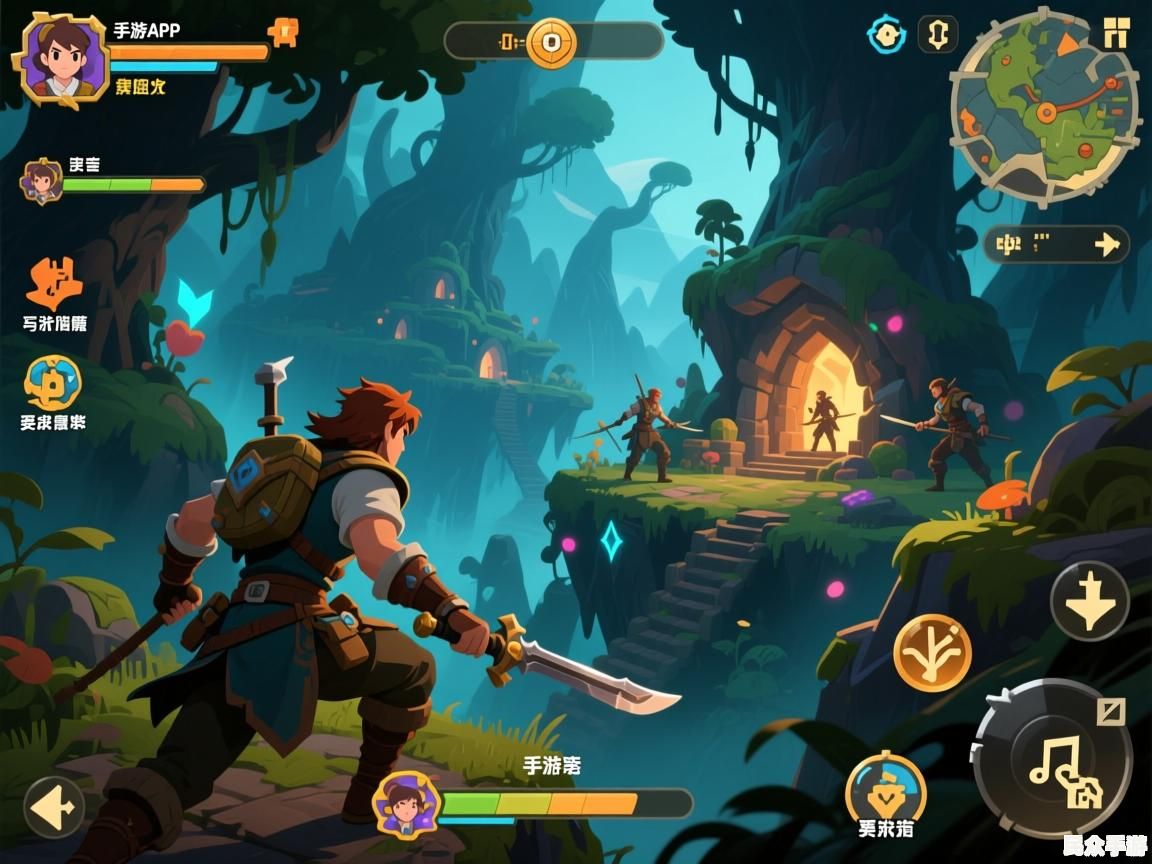1152x864 pixels.
Task: Click the menu icon above minimap
Action: [1116, 31]
